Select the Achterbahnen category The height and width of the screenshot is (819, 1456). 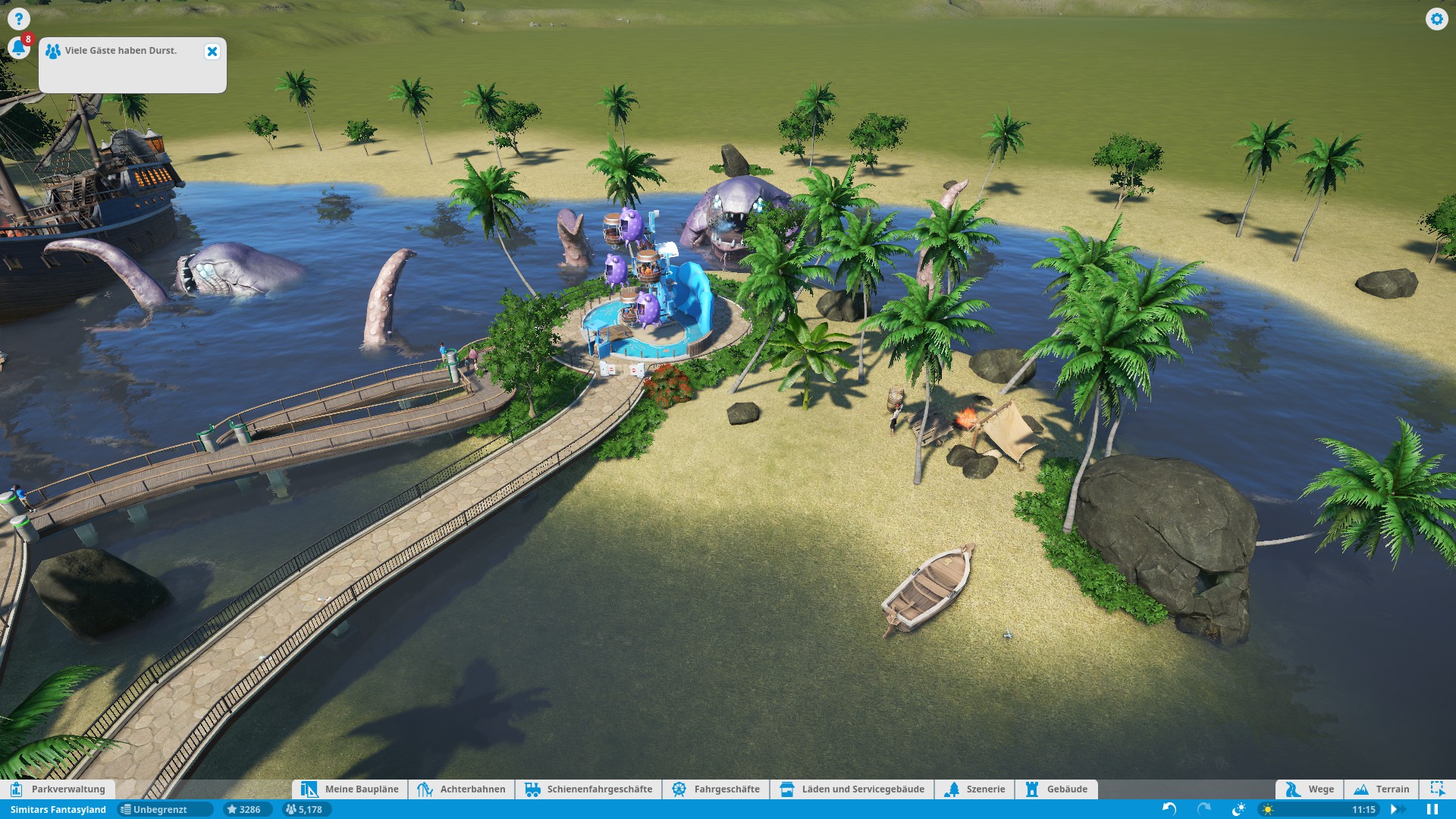(461, 789)
